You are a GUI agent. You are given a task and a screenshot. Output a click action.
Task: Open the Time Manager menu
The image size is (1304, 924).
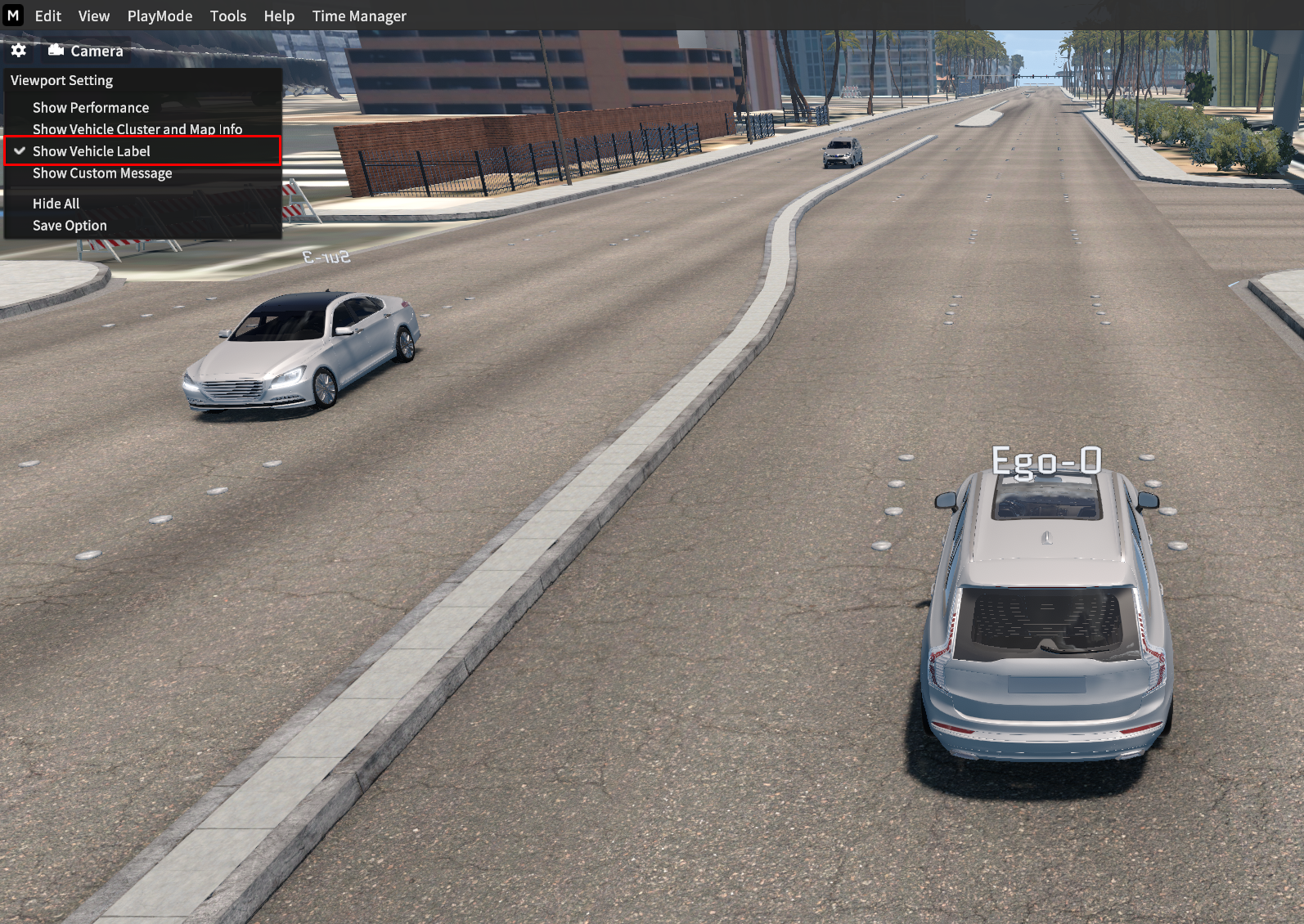tap(358, 16)
